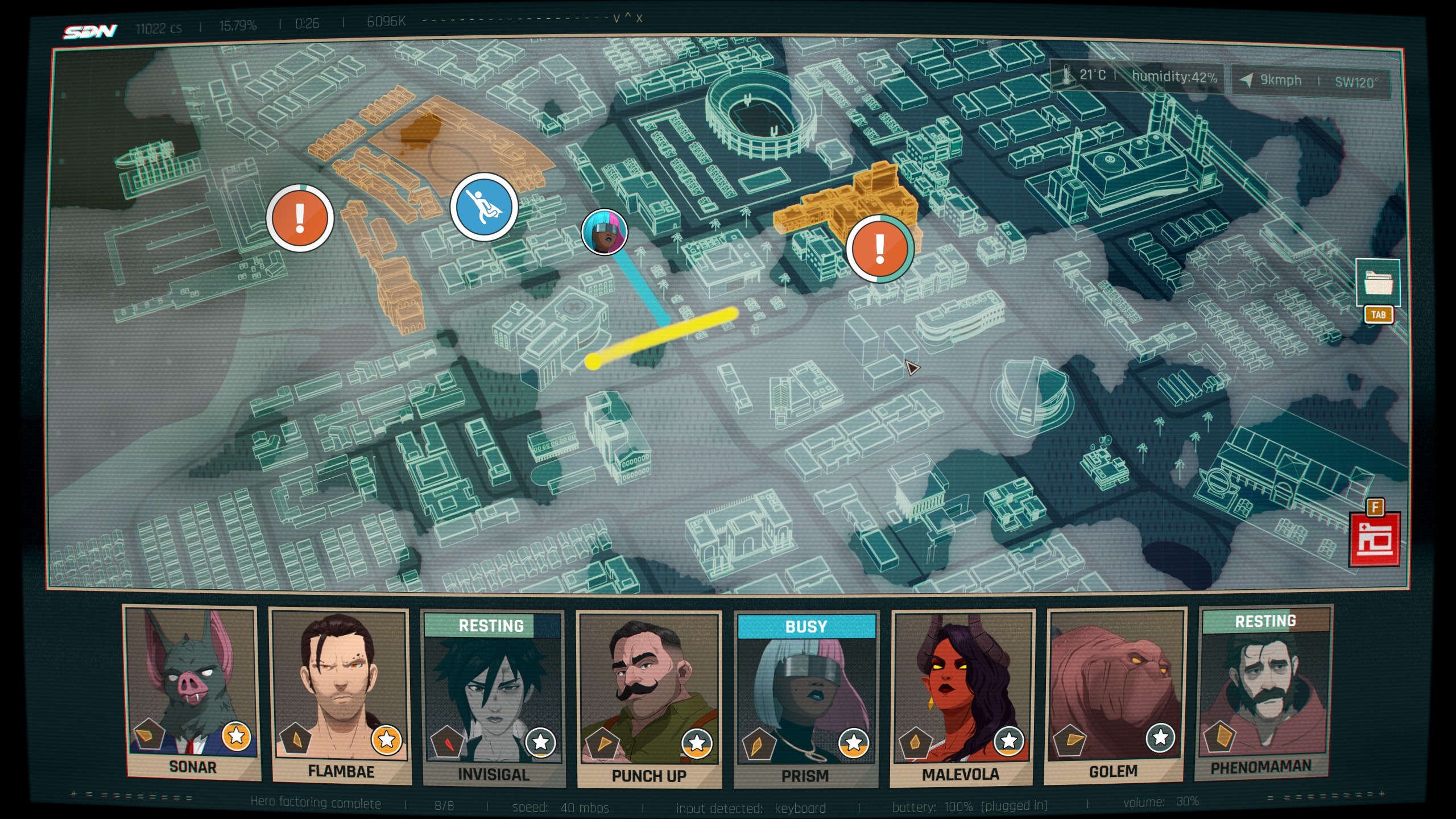Viewport: 1456px width, 819px height.
Task: Open the folder icon on right edge
Action: [1378, 283]
